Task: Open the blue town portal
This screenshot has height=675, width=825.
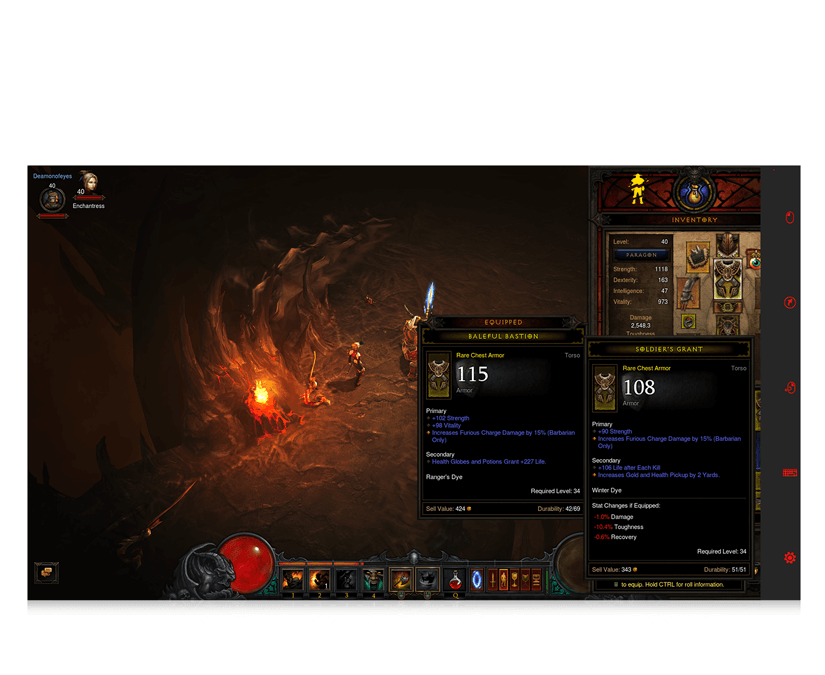Action: (477, 580)
